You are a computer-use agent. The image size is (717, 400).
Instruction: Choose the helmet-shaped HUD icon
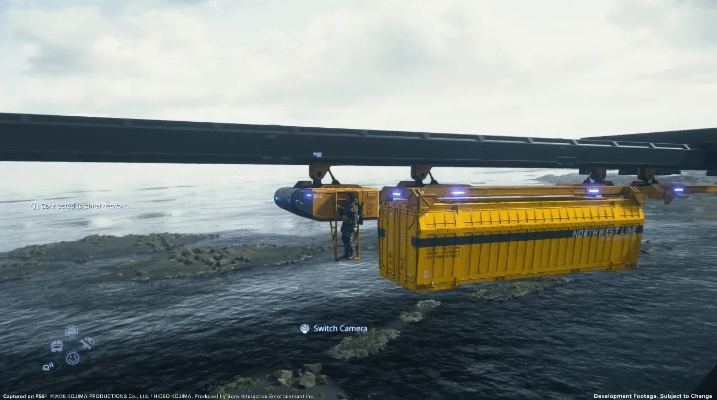(x=57, y=346)
